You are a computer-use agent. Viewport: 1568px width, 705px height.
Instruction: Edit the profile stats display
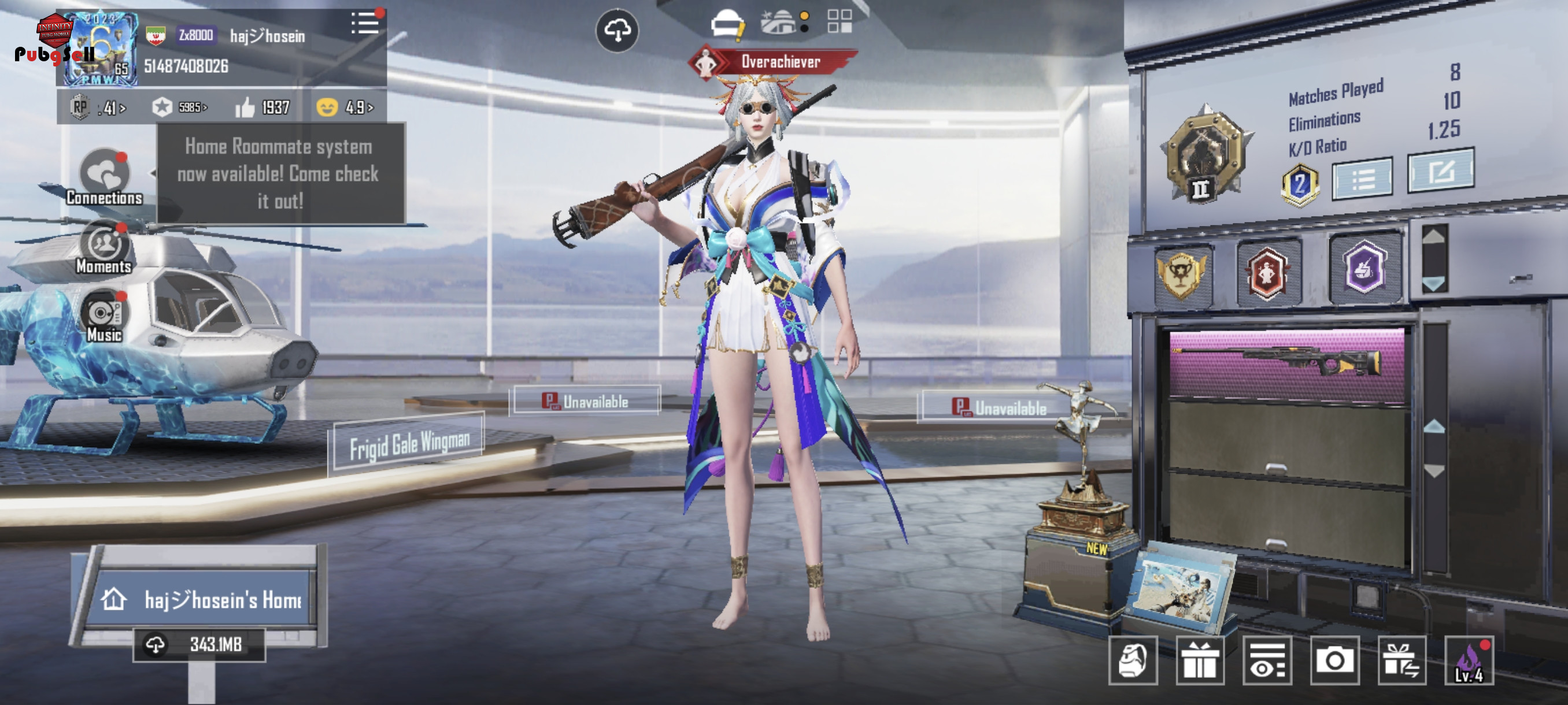1440,172
